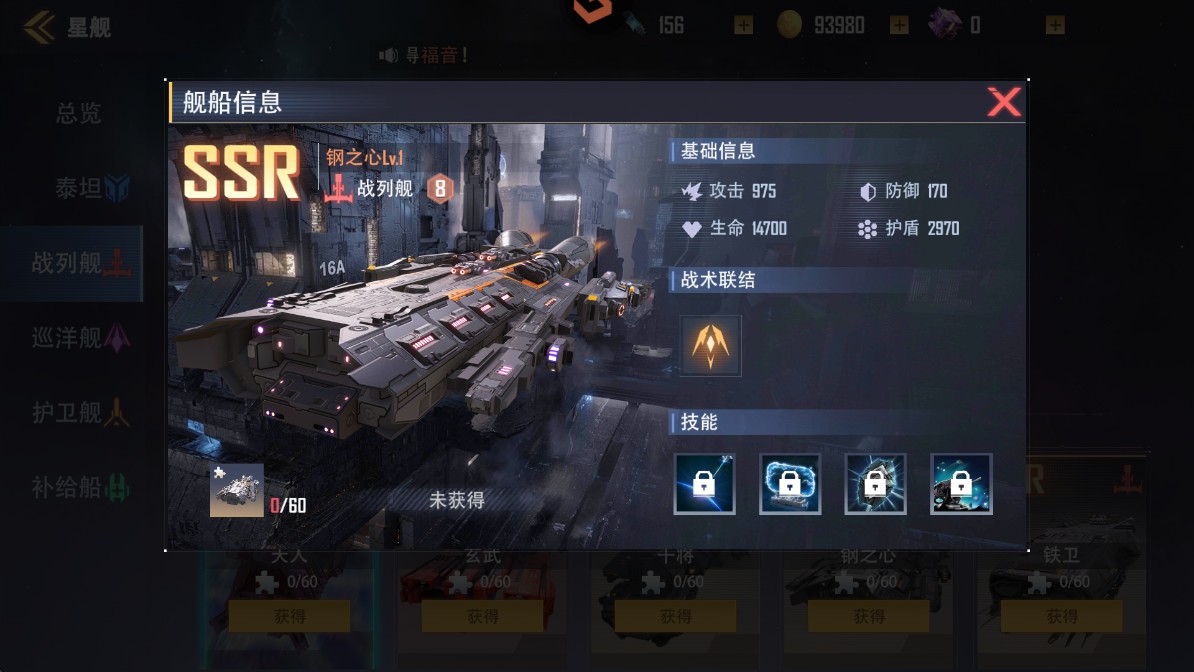Click 获得 under the 钢之心 card
Viewport: 1194px width, 672px height.
pyautogui.click(x=868, y=617)
